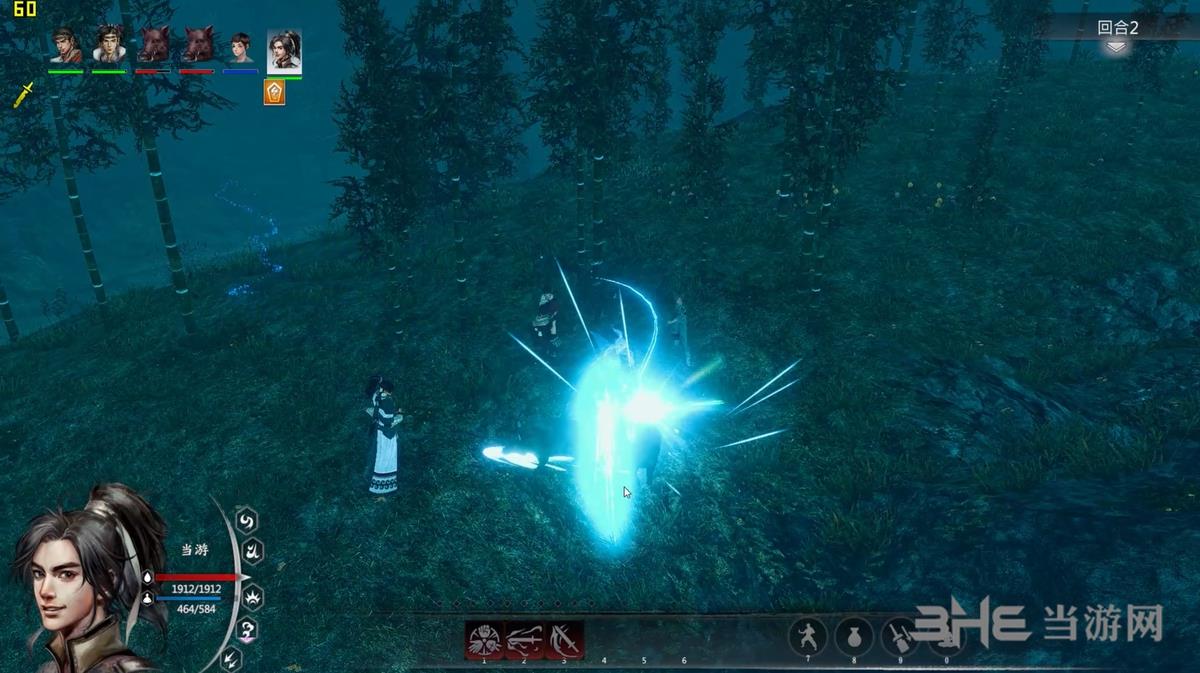Expand the round 2 (回合2) dropdown arrow
1200x673 pixels.
pos(1117,47)
